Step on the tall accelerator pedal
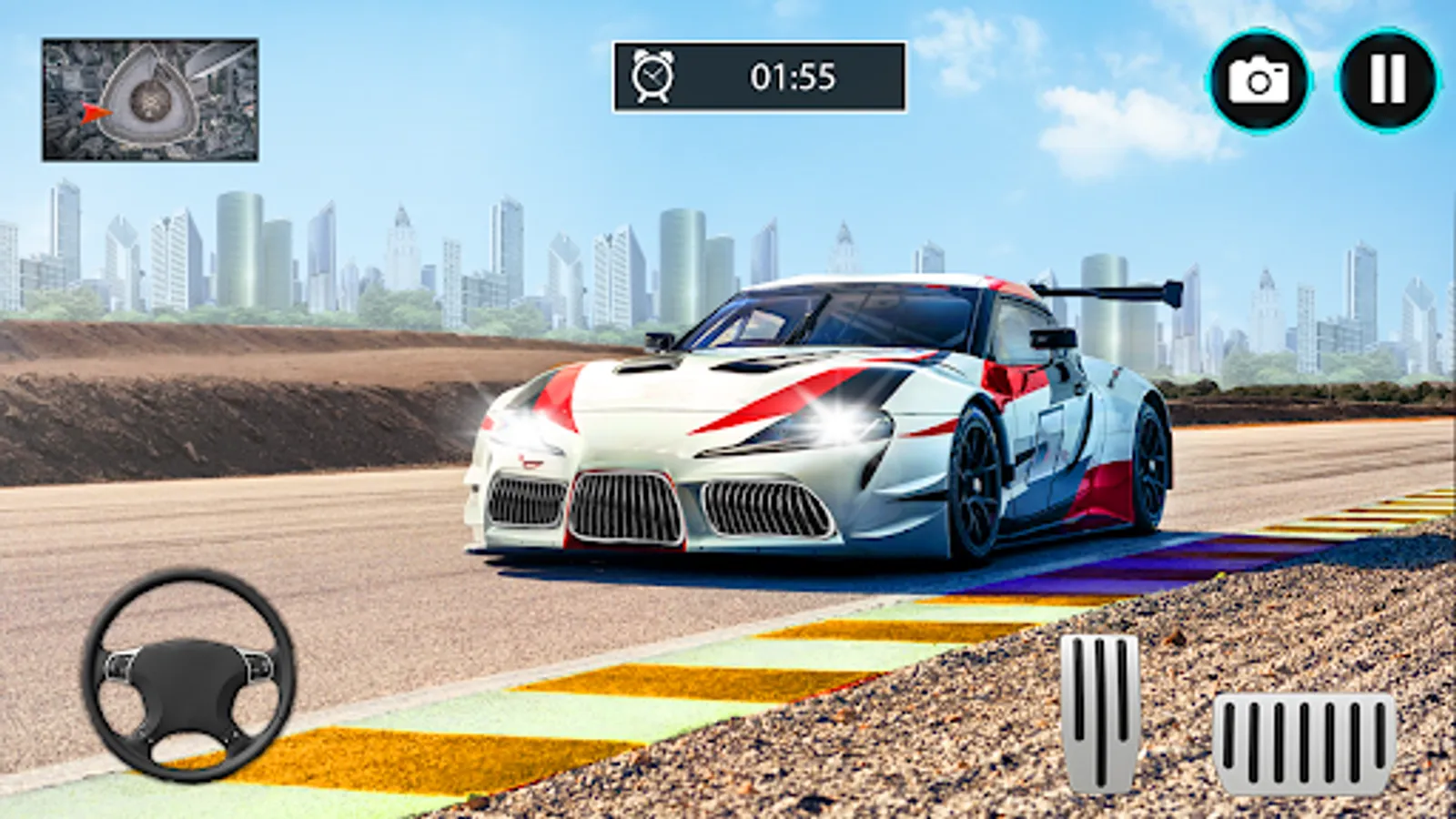The height and width of the screenshot is (819, 1456). click(x=1100, y=712)
